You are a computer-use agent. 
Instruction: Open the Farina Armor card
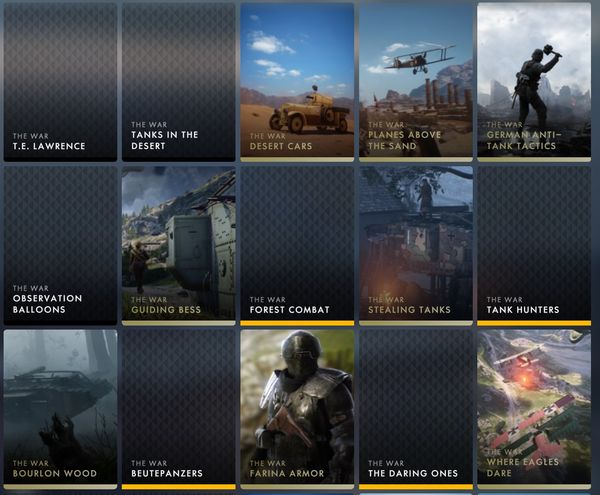tap(297, 408)
